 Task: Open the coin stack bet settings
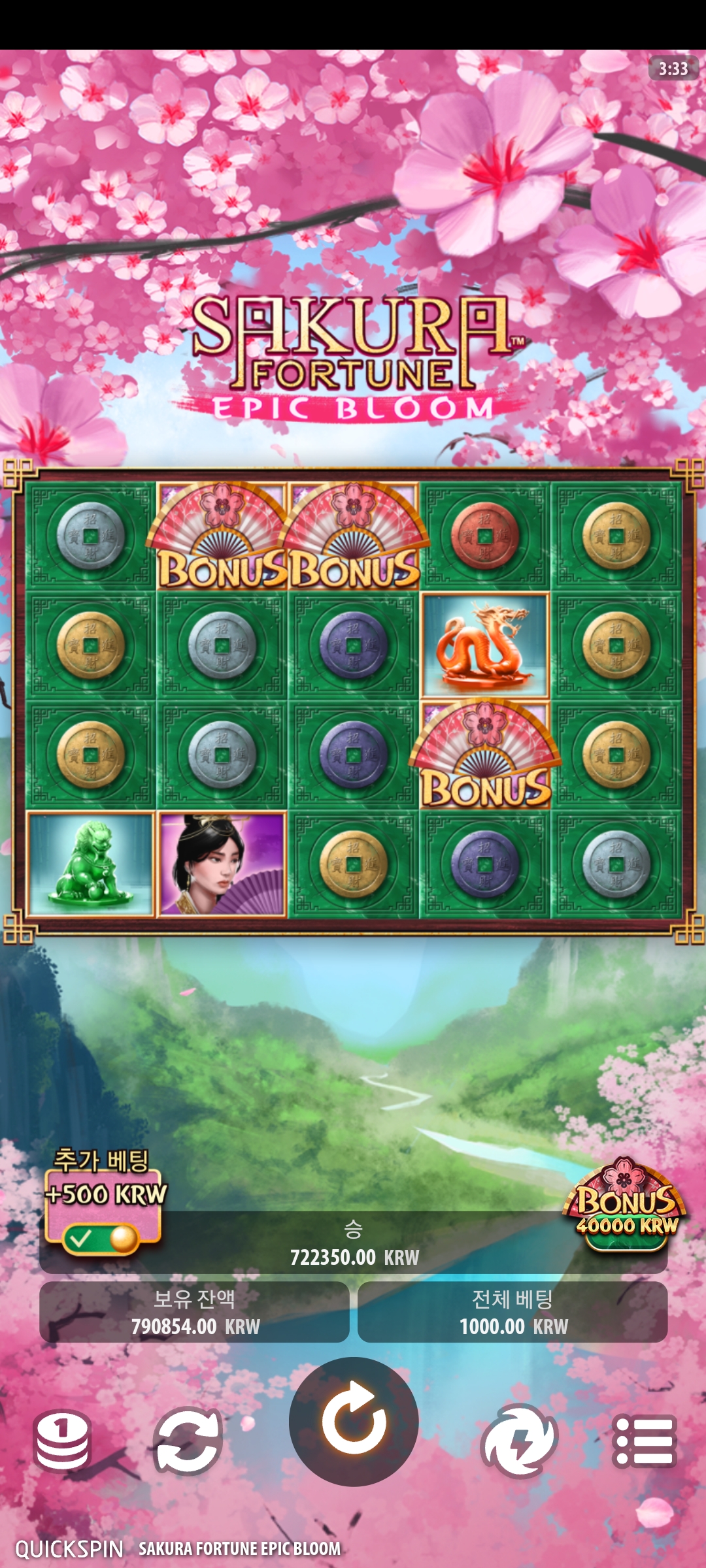(x=62, y=1441)
